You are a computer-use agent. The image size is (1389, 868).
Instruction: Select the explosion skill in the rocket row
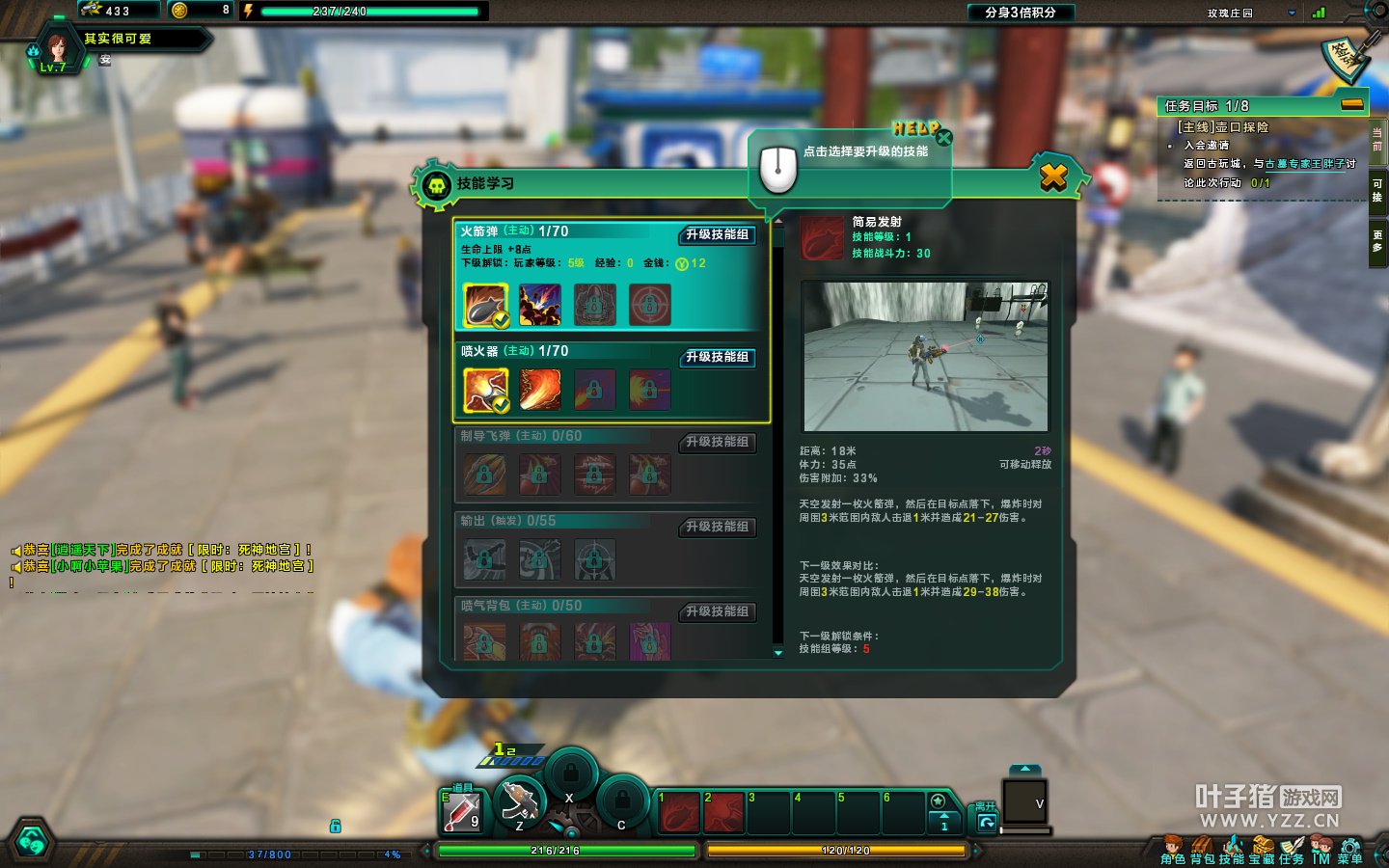[x=540, y=305]
